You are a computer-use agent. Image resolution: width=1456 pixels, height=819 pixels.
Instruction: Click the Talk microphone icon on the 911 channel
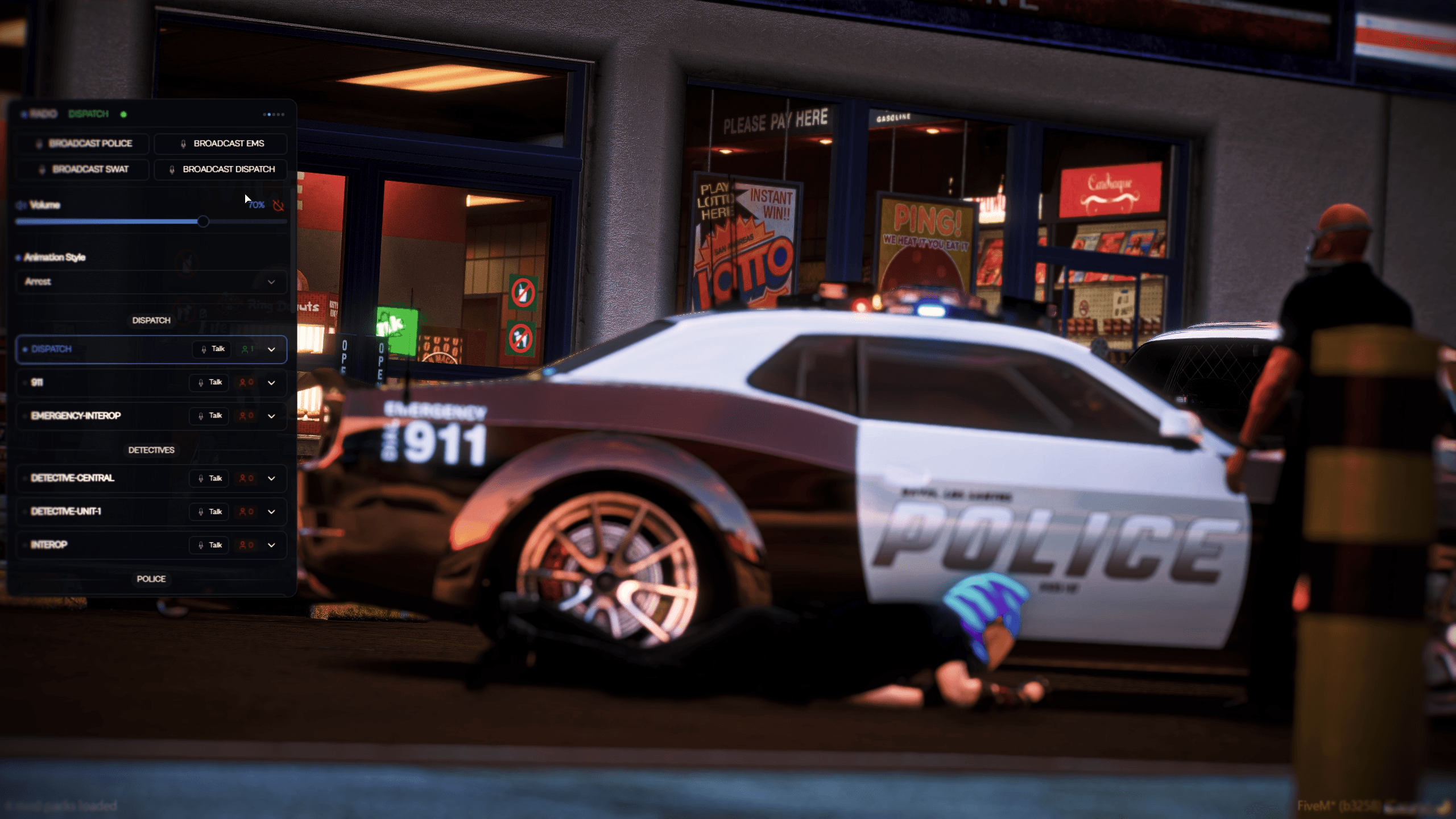click(202, 383)
